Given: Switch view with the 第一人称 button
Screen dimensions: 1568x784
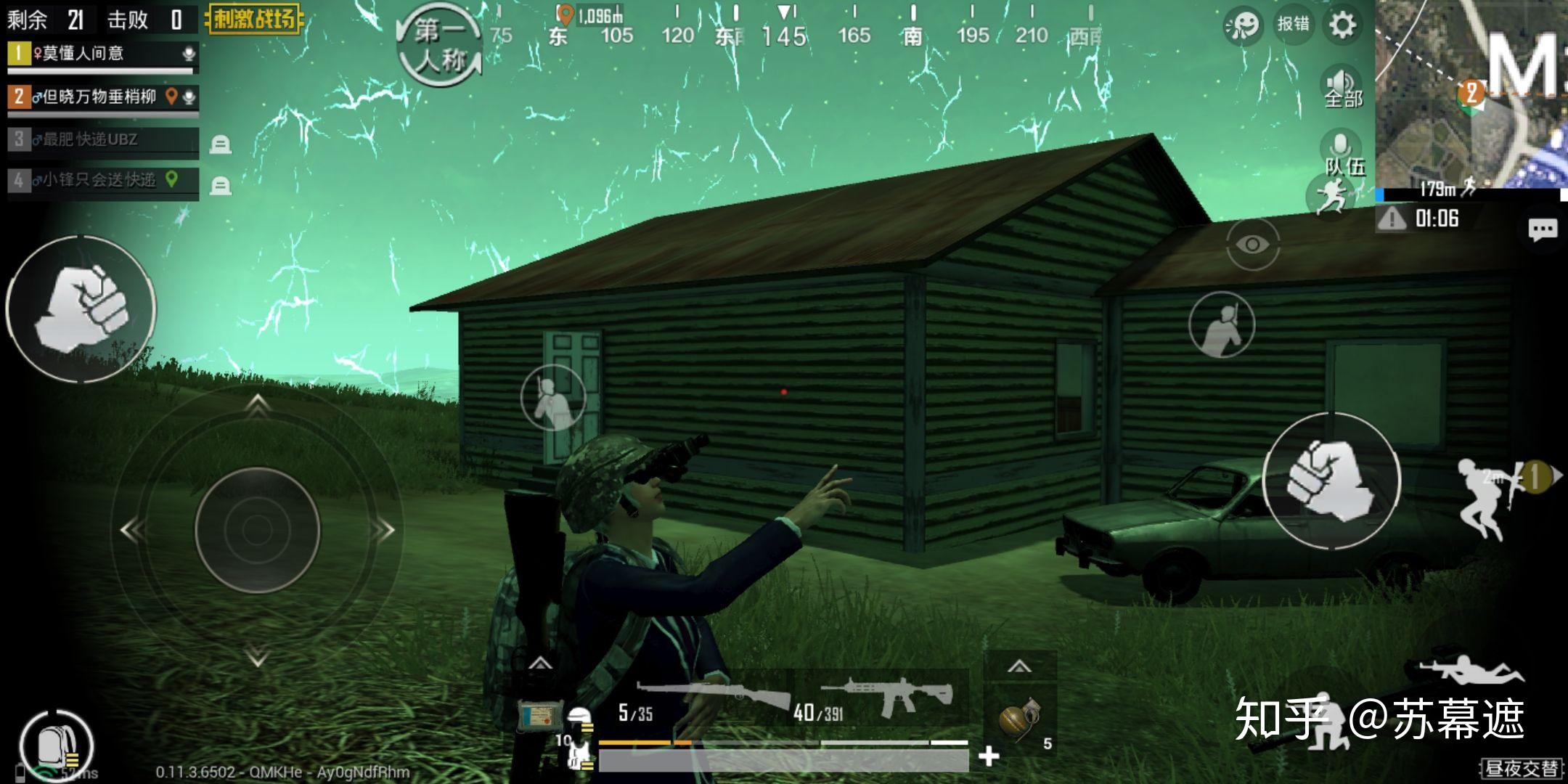Looking at the screenshot, I should pyautogui.click(x=439, y=45).
